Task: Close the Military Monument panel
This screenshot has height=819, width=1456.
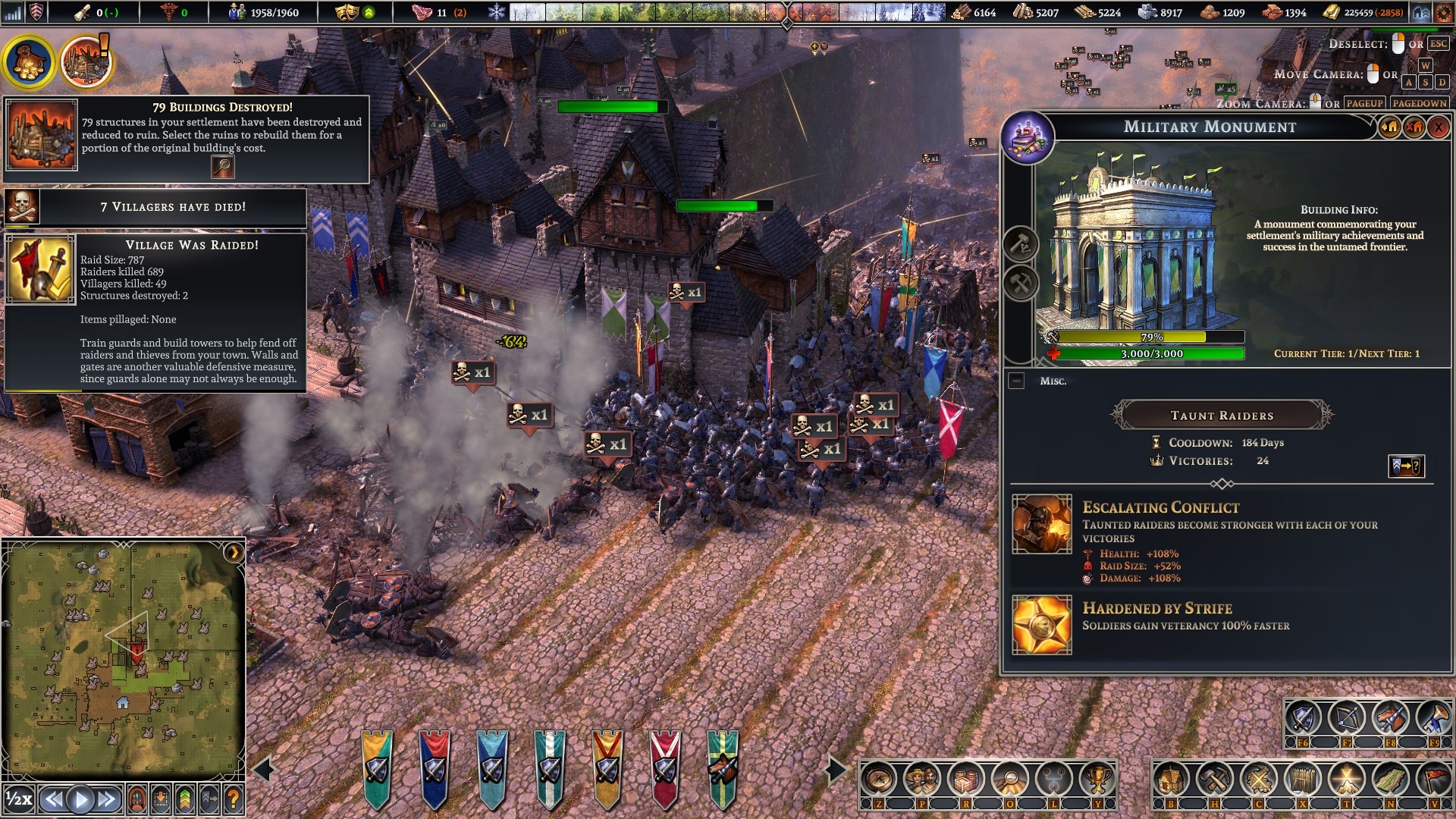Action: tap(1438, 127)
